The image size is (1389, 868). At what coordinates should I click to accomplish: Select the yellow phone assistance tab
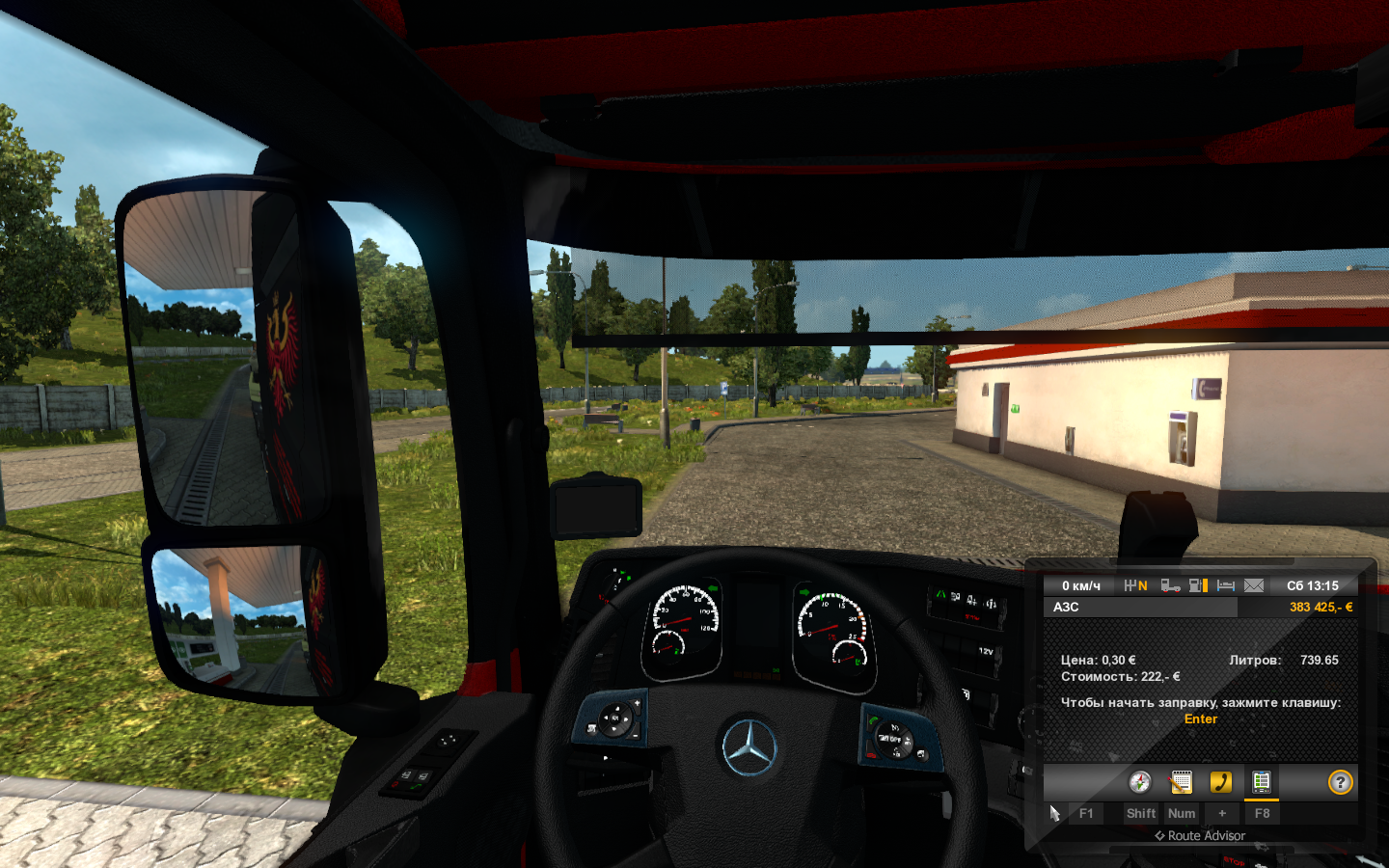[1221, 782]
